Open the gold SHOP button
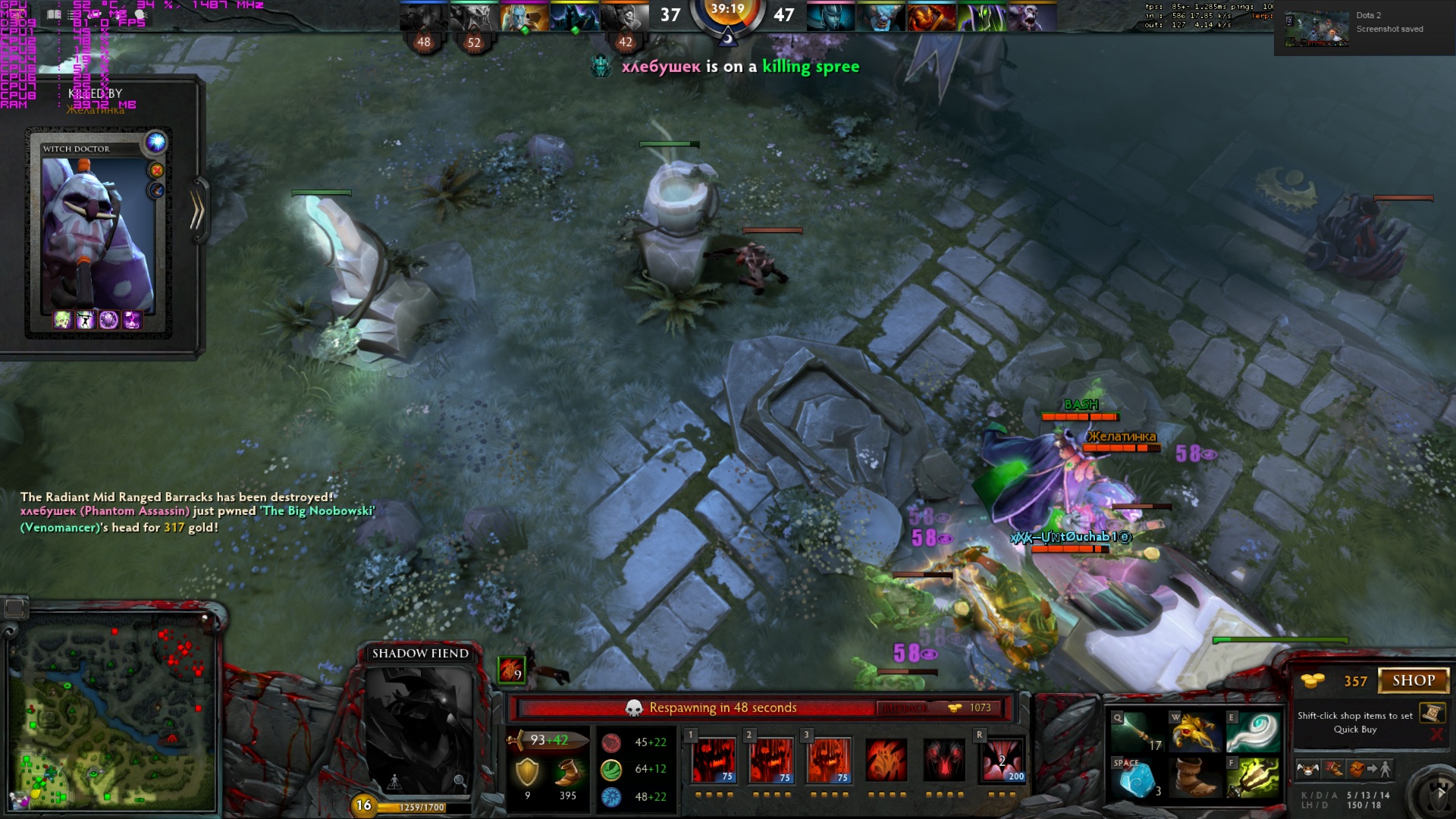Image resolution: width=1456 pixels, height=819 pixels. [1413, 681]
